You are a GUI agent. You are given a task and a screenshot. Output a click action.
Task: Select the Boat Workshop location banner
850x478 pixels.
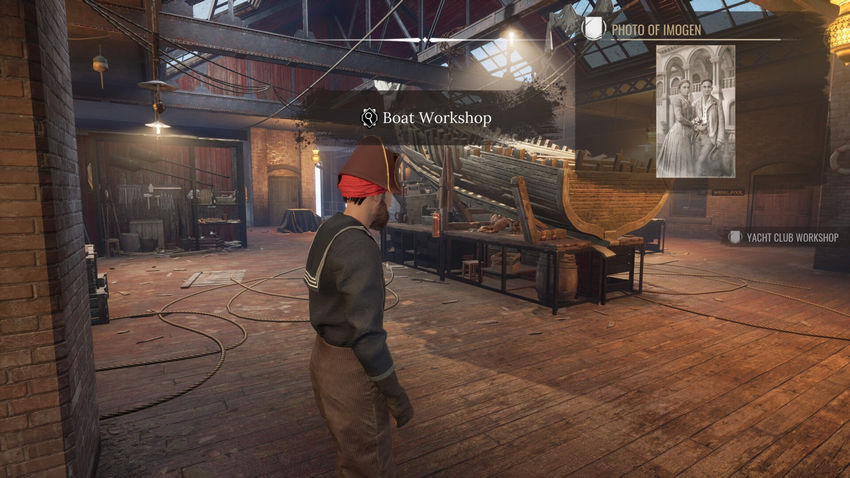427,117
